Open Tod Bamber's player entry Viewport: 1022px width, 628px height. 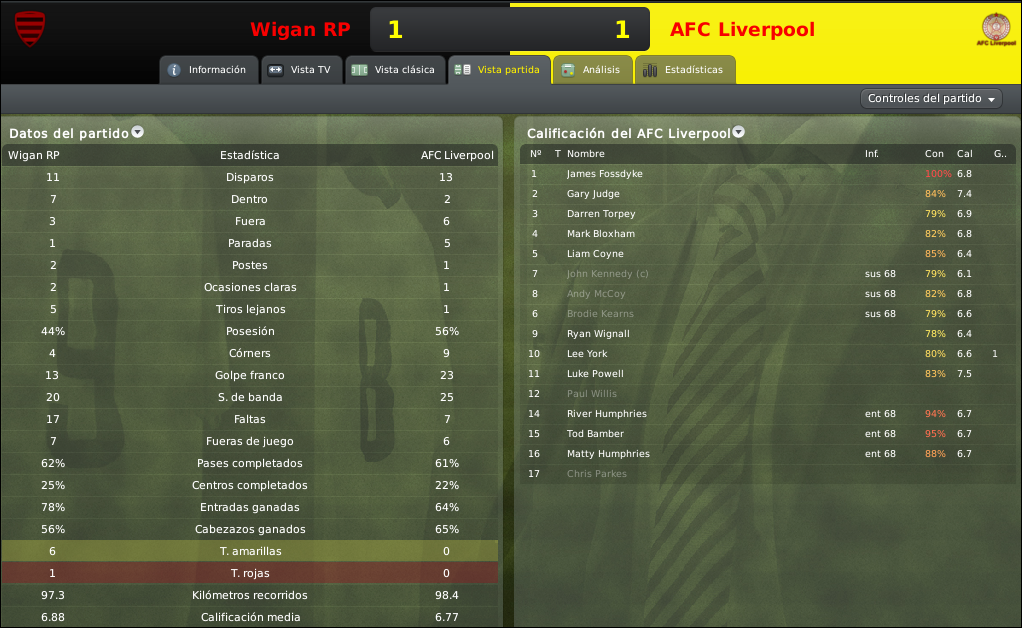pos(595,434)
